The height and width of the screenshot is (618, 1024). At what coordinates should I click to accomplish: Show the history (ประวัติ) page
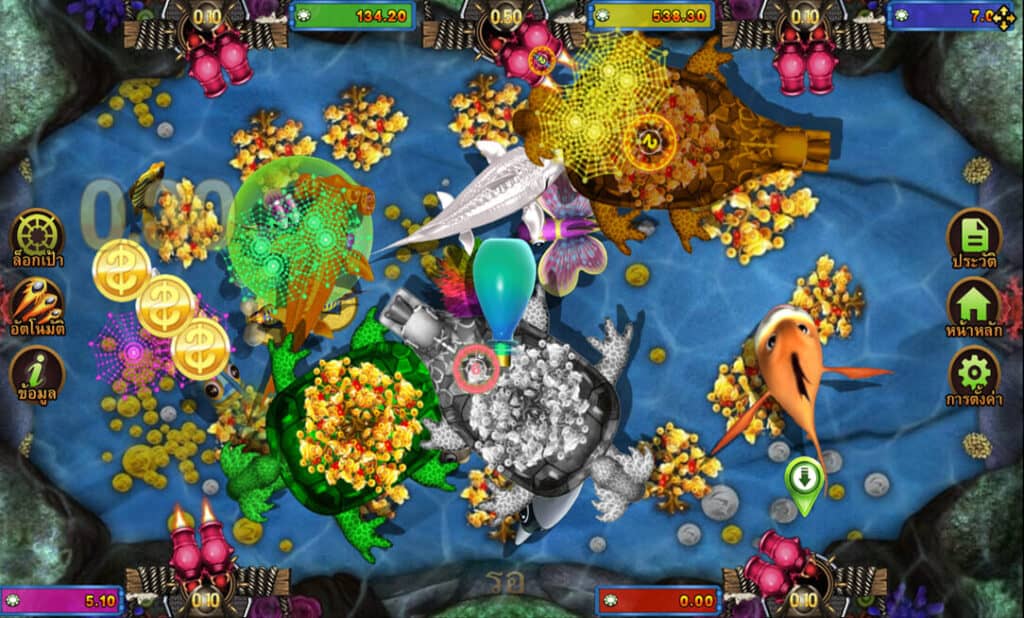975,236
